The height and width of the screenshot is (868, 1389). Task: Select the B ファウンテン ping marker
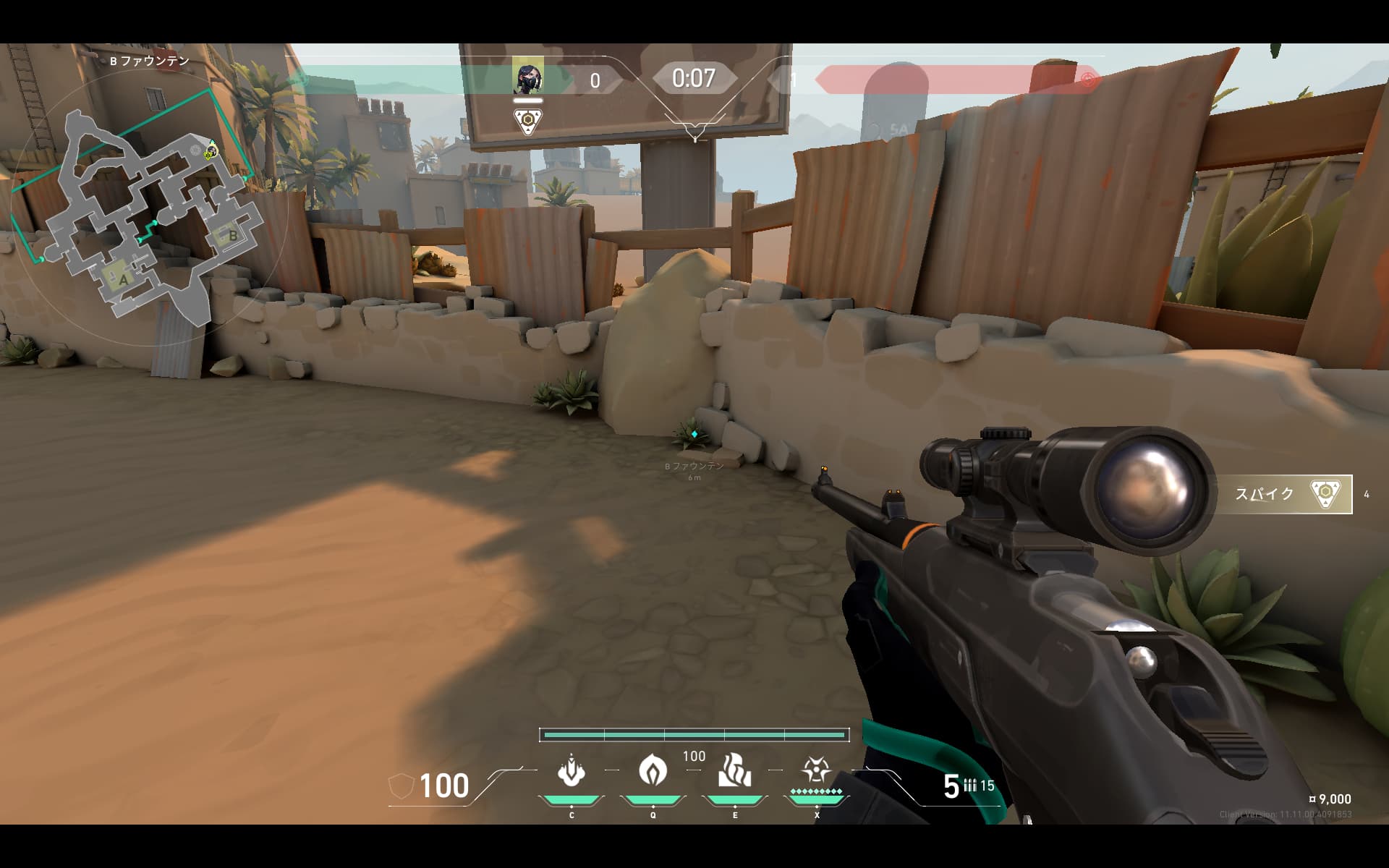coord(694,435)
